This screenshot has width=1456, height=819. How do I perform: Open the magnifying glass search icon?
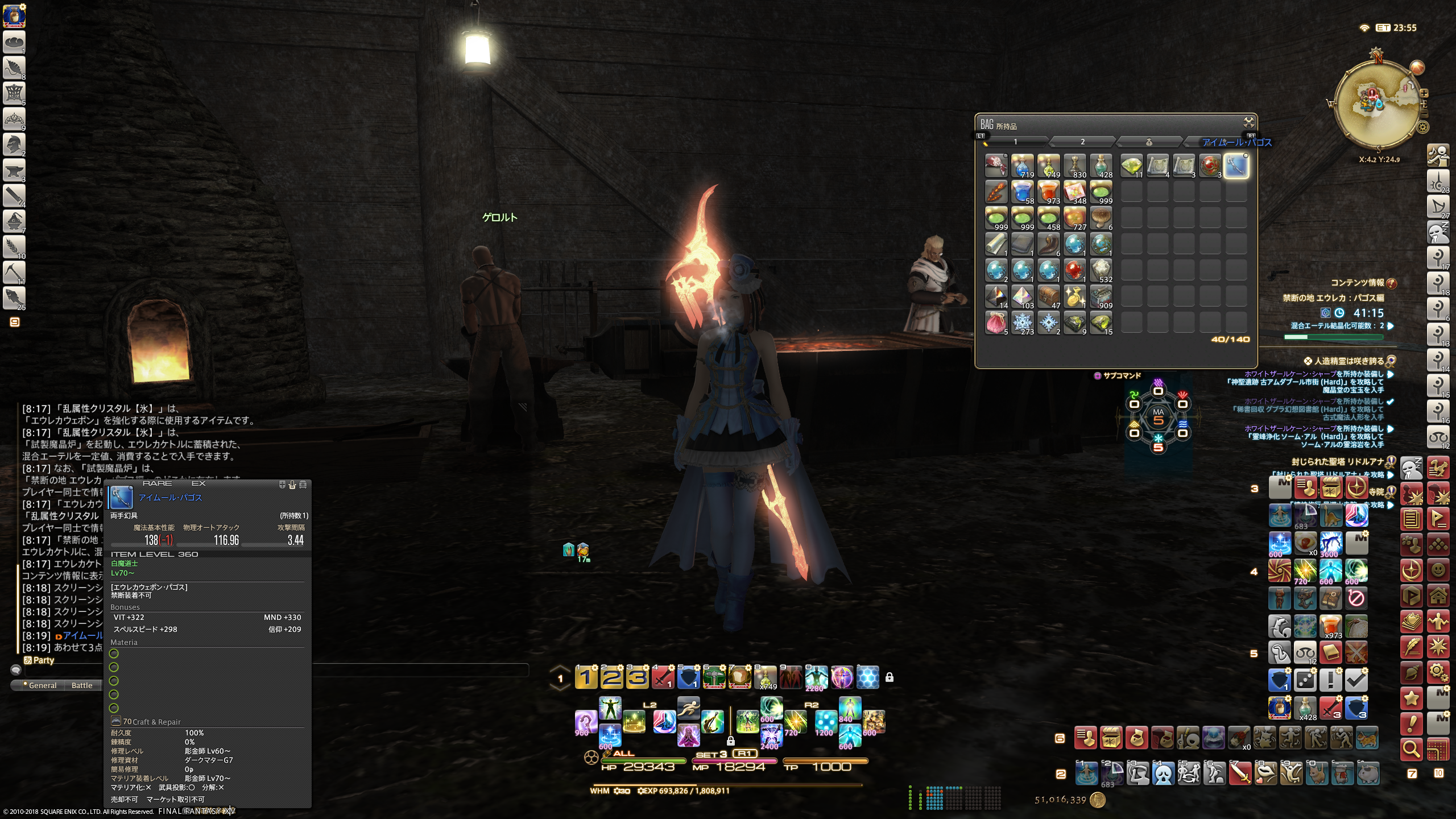coord(1412,749)
